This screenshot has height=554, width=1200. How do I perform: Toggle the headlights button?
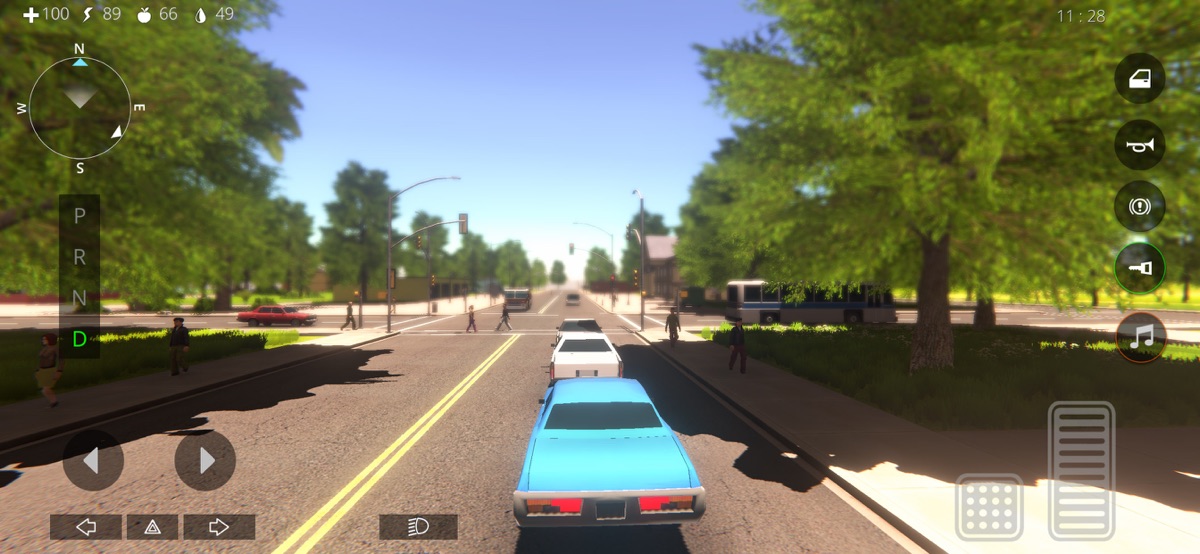coord(418,527)
